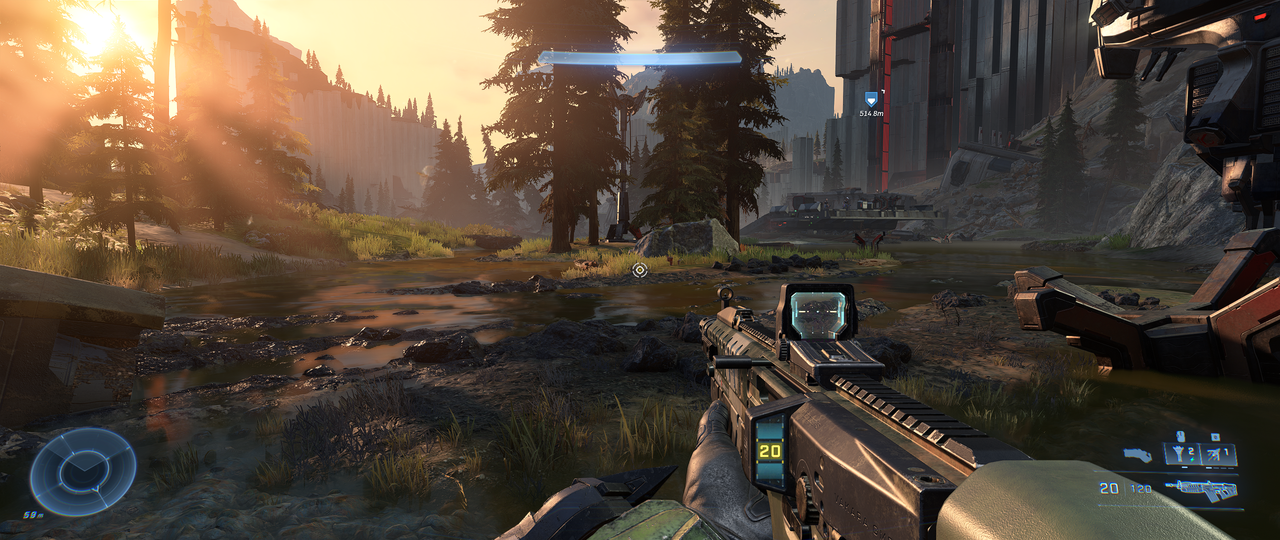1280x540 pixels.
Task: Activate the pistol-shaped icon beside the grenade slots
Action: click(x=1137, y=455)
